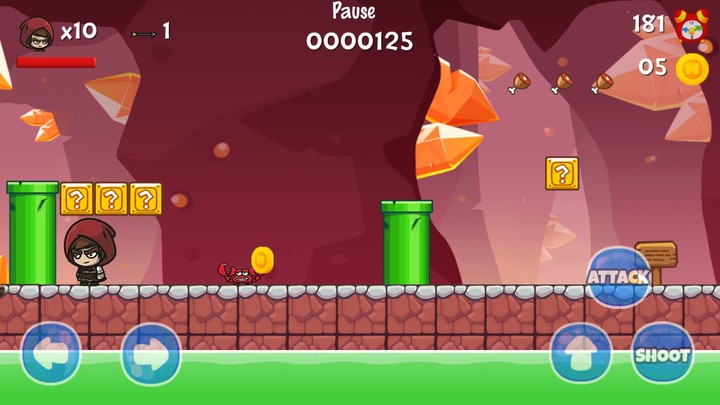Pause the game

[354, 12]
